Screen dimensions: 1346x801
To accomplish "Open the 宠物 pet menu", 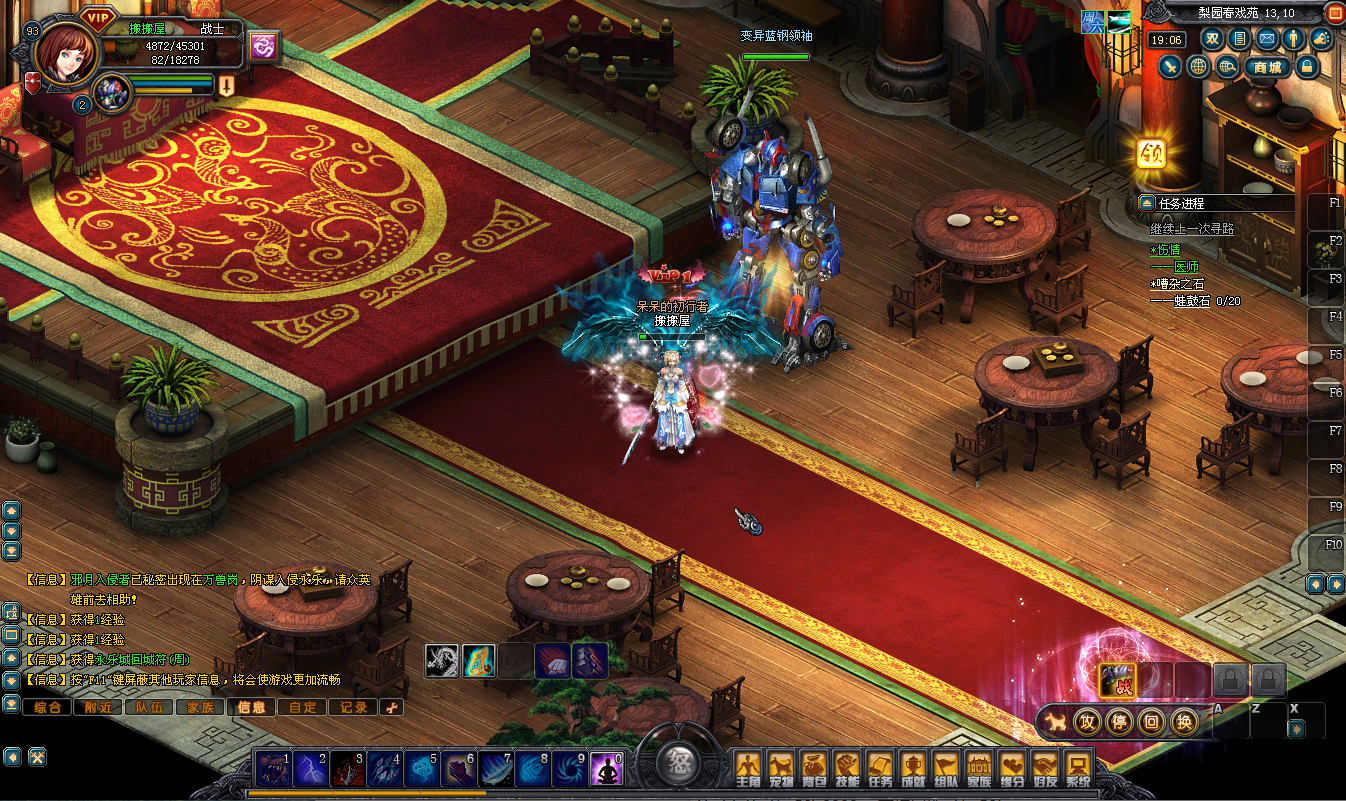I will 781,768.
